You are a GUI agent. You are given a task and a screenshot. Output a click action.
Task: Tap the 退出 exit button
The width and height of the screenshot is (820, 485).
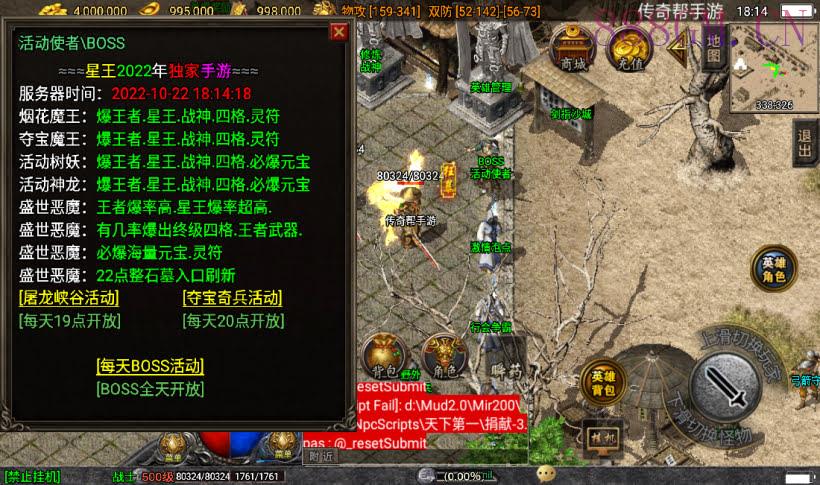click(x=804, y=146)
